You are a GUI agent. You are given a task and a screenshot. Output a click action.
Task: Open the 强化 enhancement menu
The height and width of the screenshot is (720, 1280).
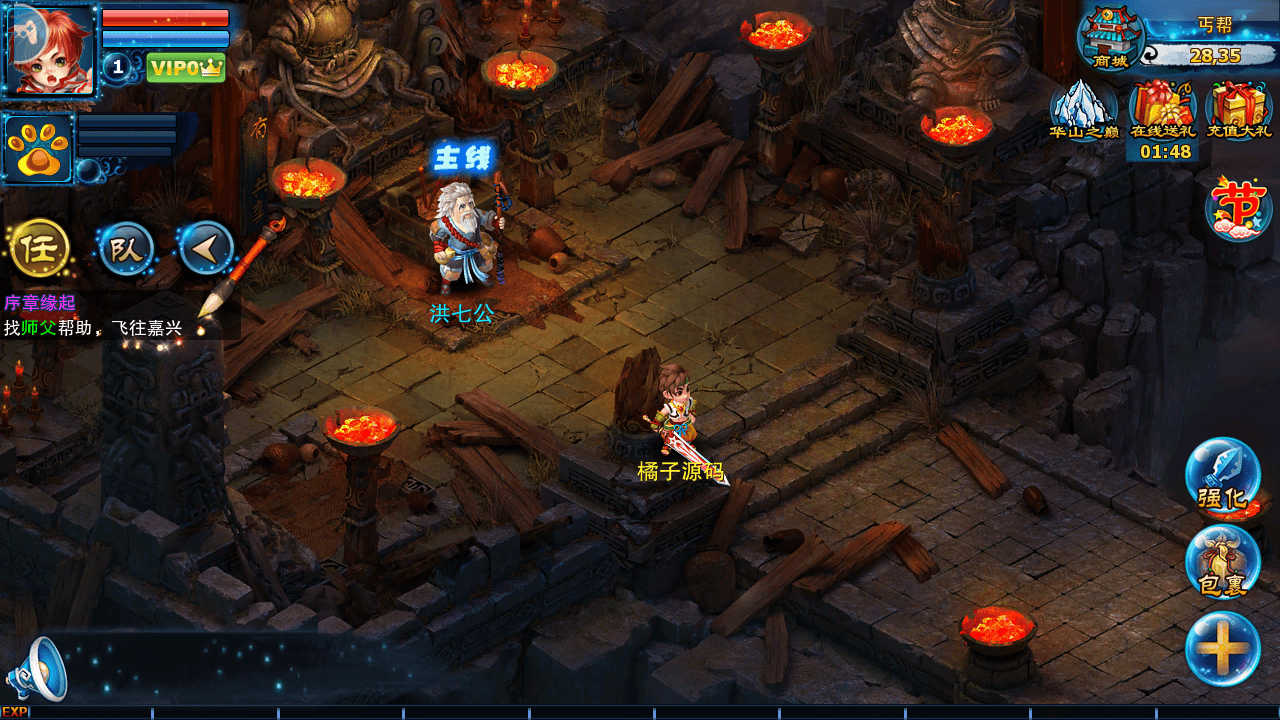pyautogui.click(x=1222, y=476)
